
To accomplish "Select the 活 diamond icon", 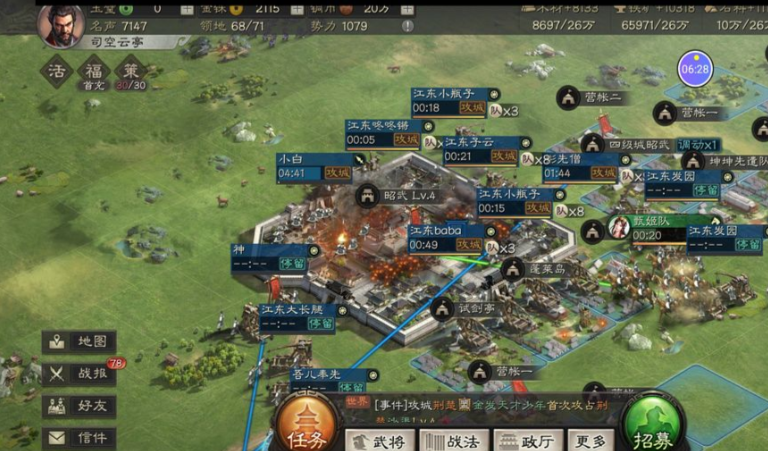I will coord(57,70).
